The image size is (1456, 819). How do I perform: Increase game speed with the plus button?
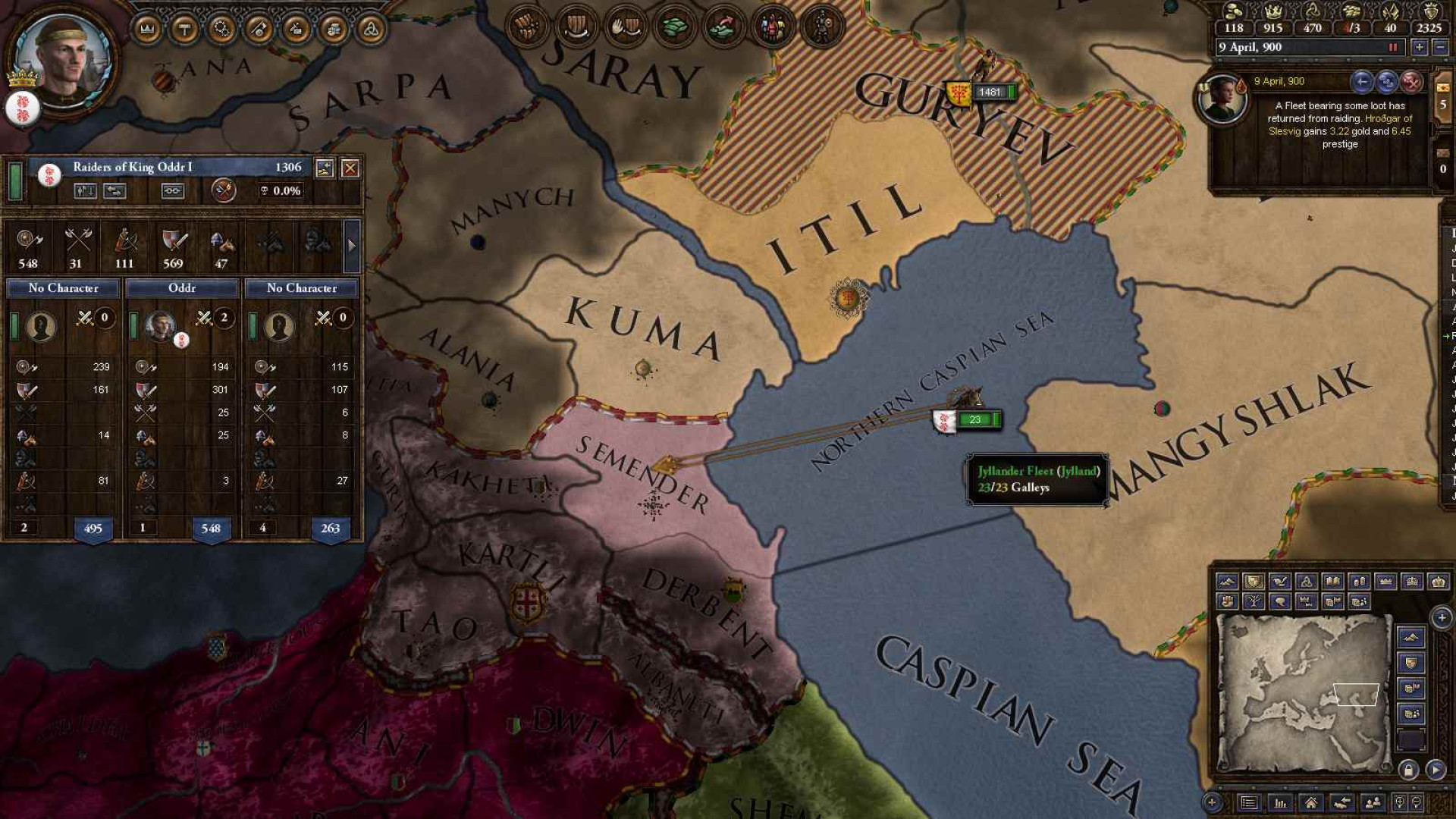point(1419,47)
